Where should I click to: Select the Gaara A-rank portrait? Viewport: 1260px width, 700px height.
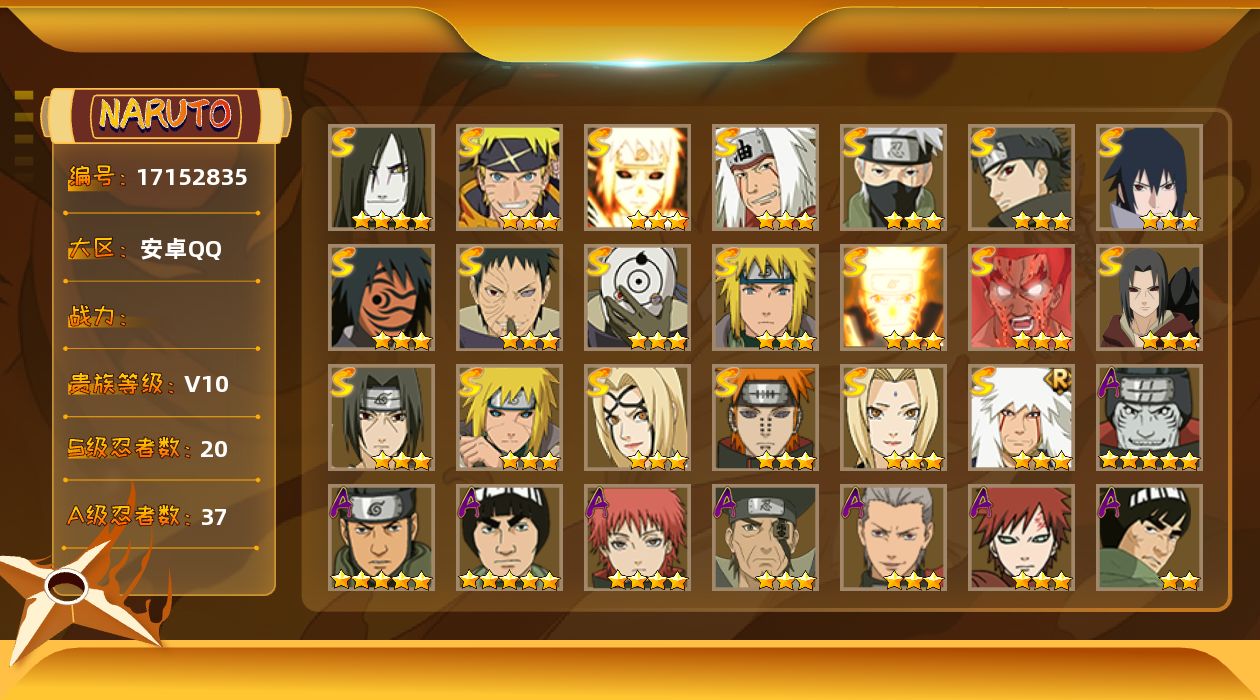(1021, 537)
